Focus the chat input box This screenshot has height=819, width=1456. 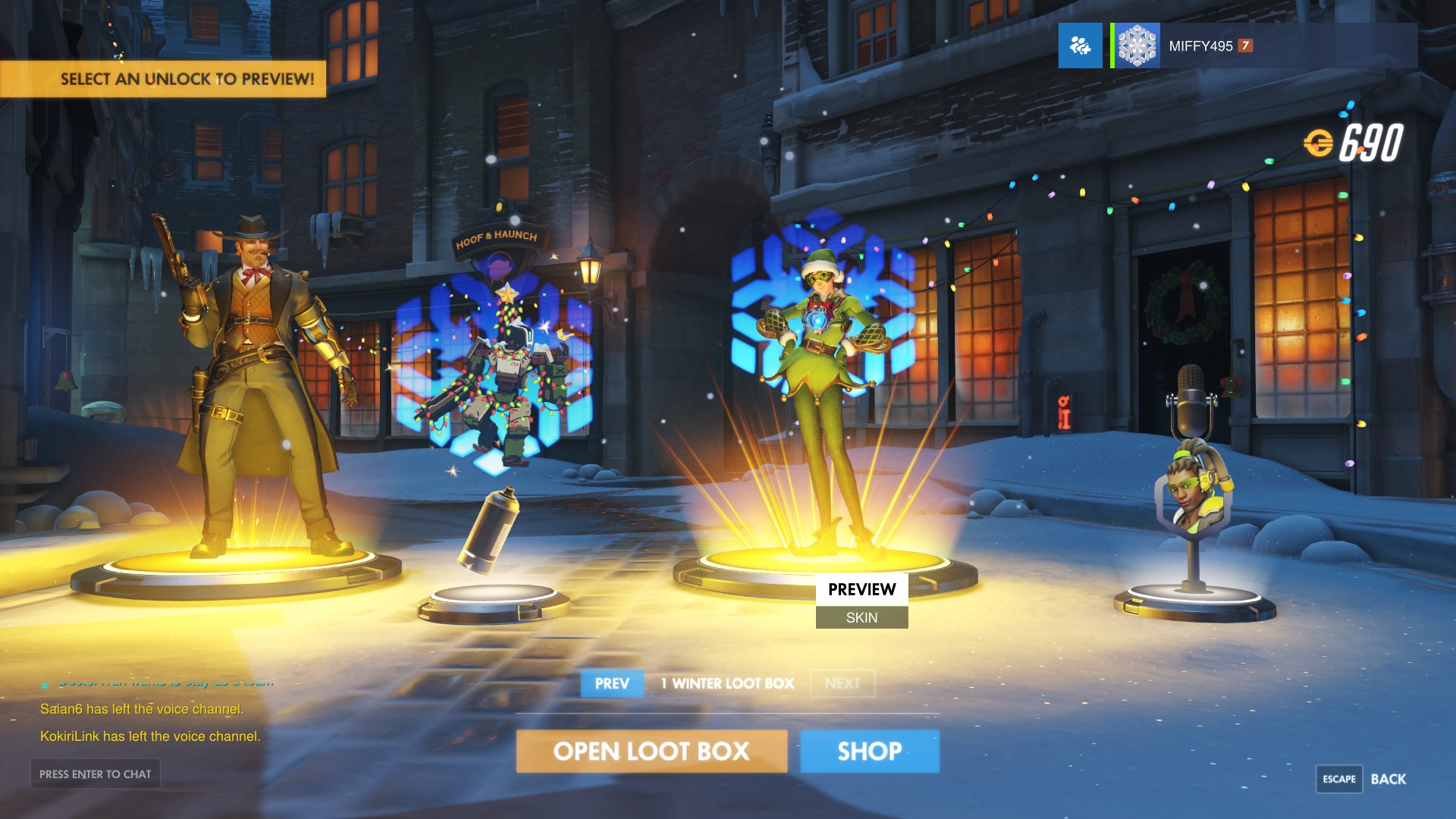96,774
